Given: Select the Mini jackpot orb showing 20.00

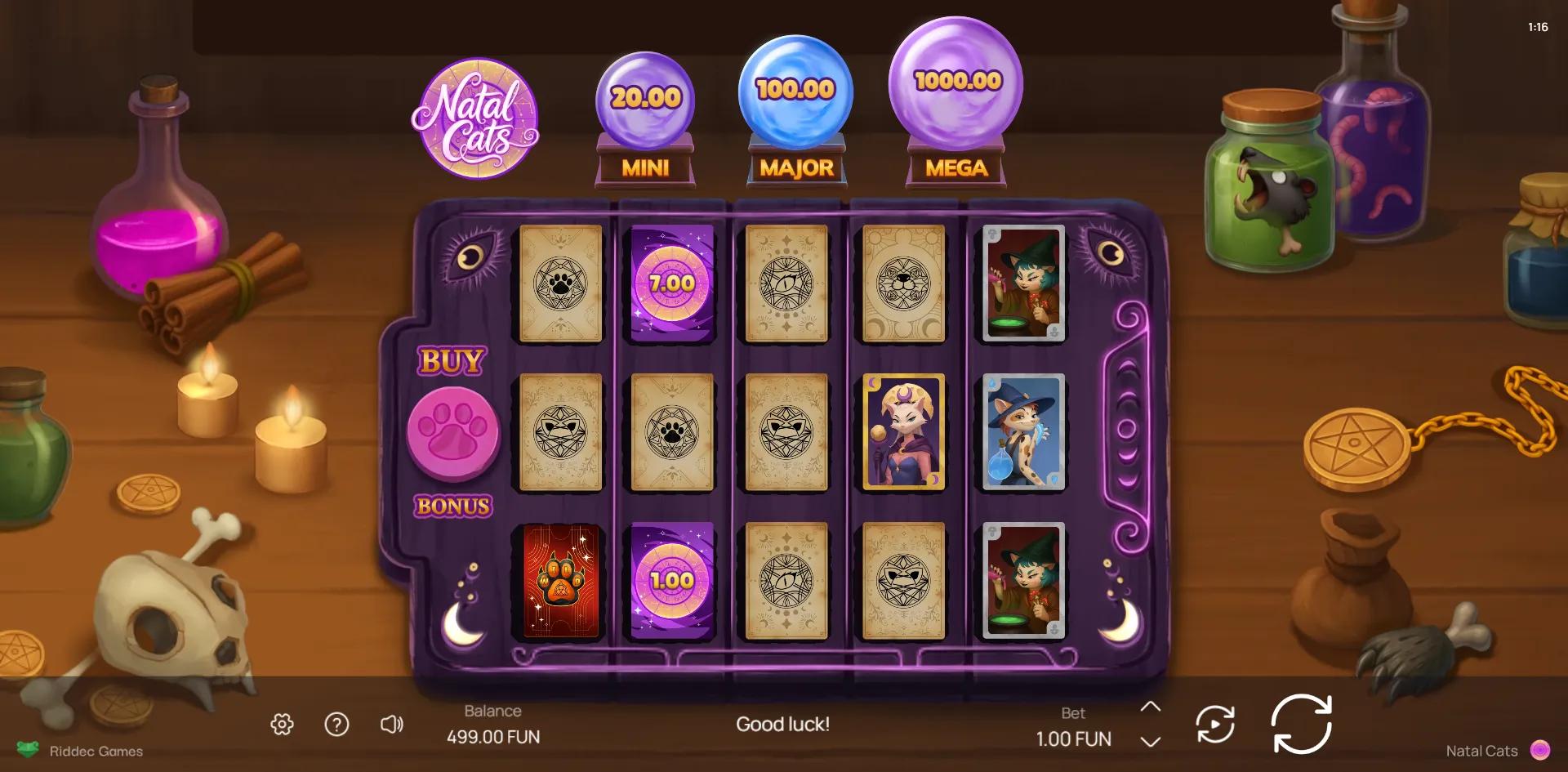Looking at the screenshot, I should 645,96.
